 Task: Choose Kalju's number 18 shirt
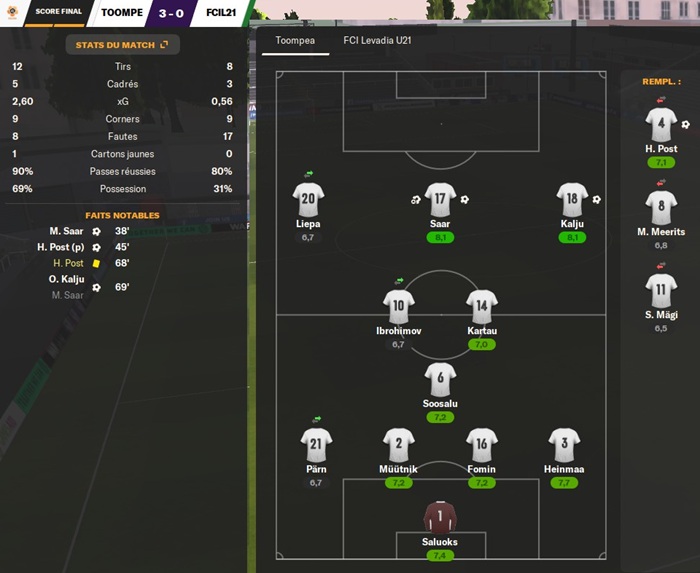572,200
